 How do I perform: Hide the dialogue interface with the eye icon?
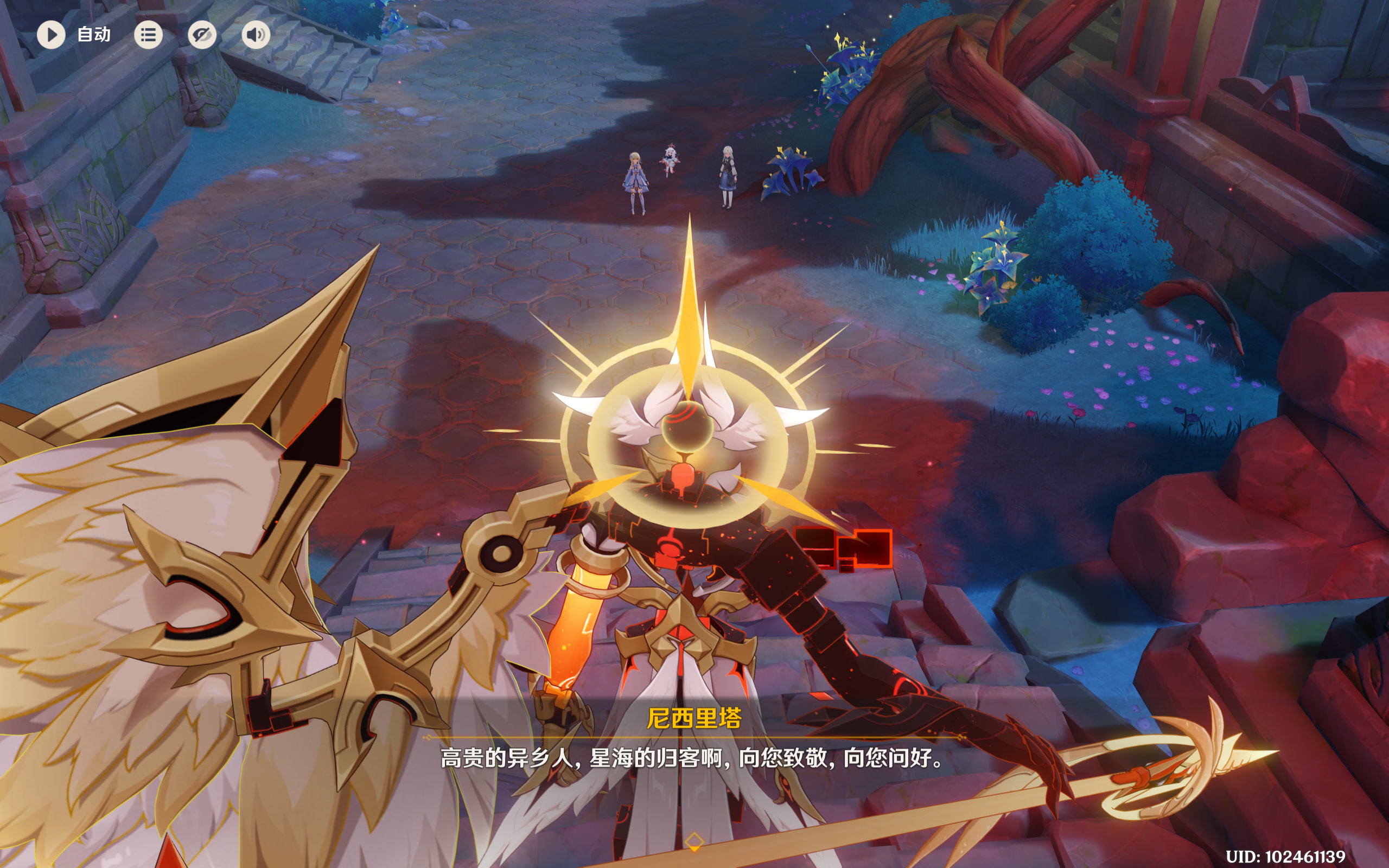point(202,35)
